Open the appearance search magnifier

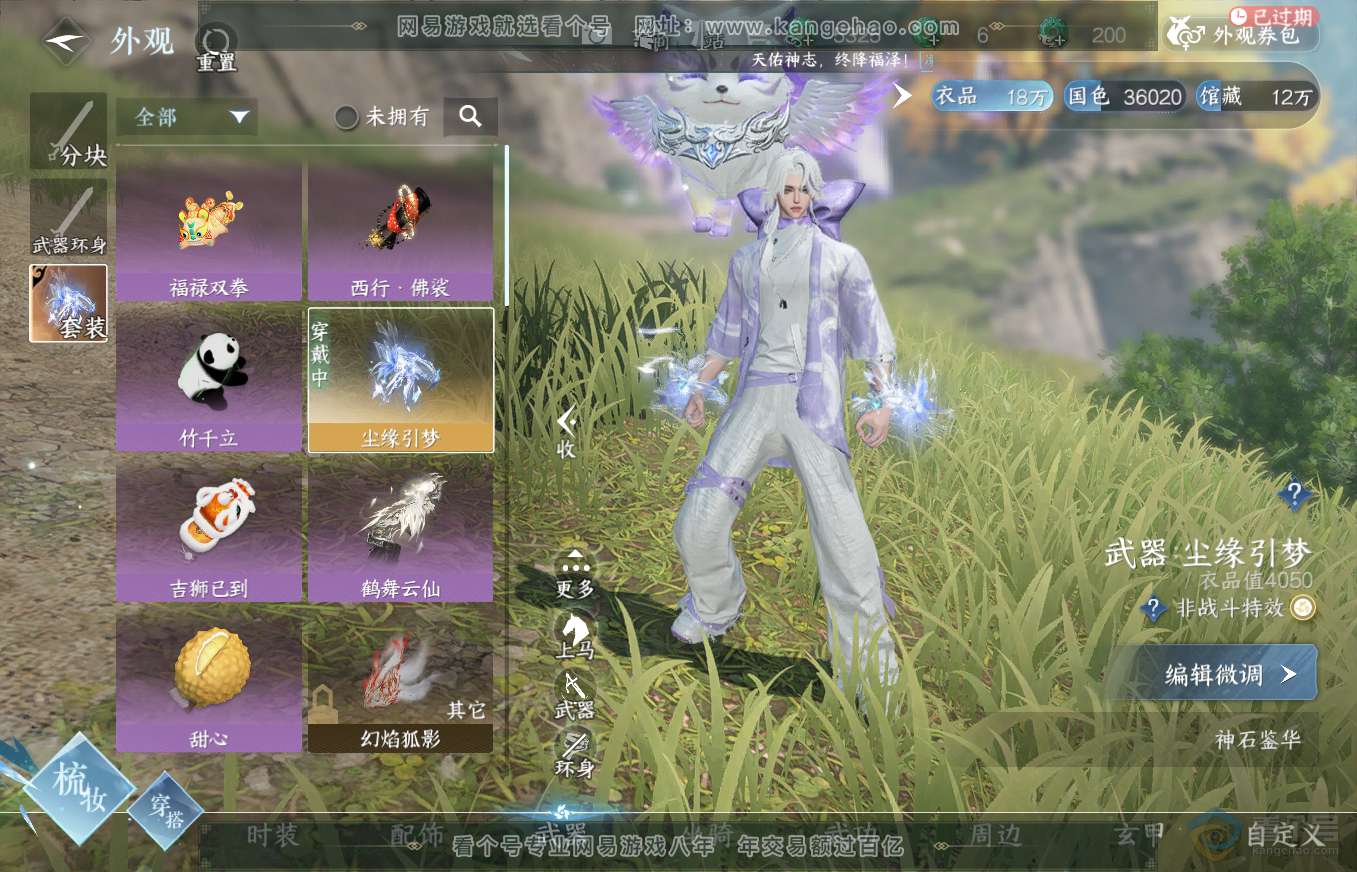[470, 117]
